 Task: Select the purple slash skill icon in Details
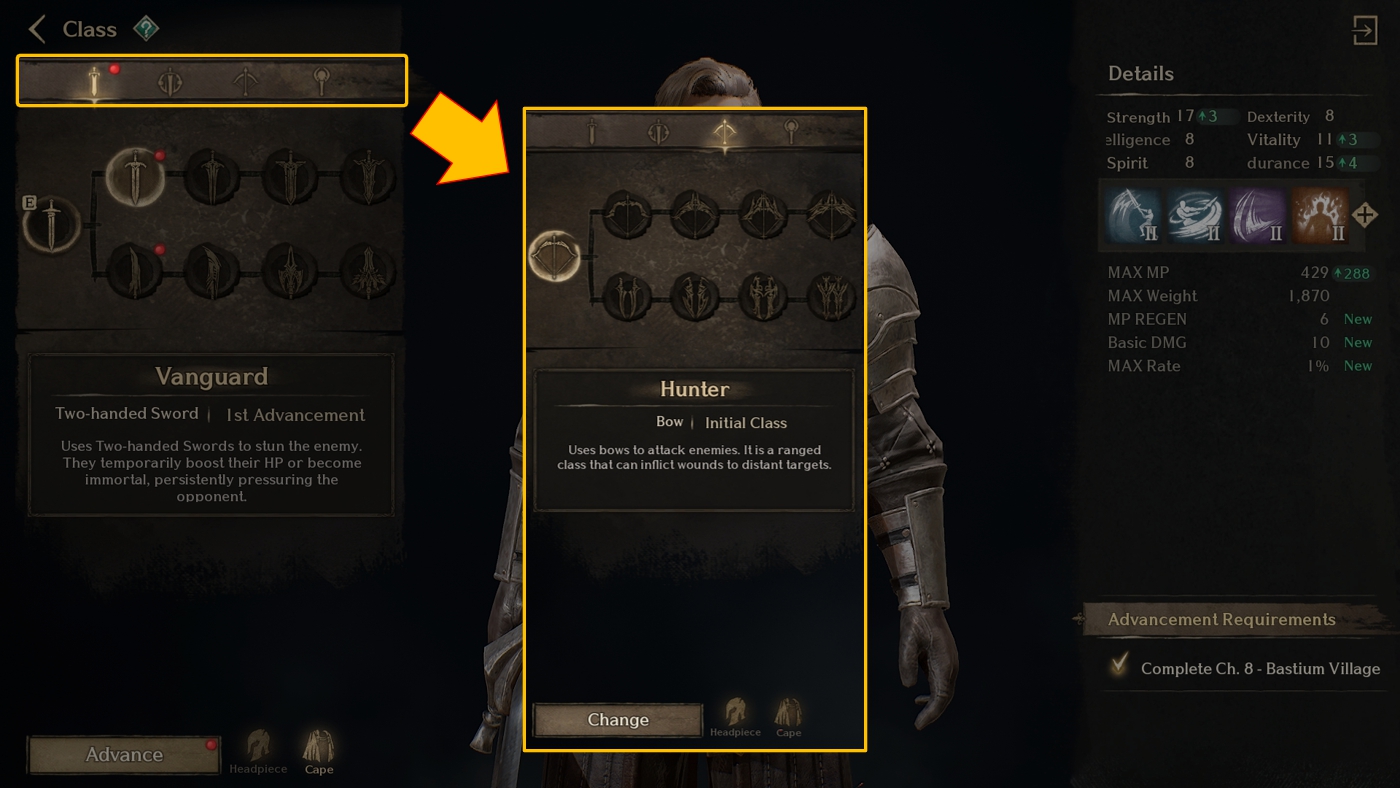pyautogui.click(x=1257, y=215)
